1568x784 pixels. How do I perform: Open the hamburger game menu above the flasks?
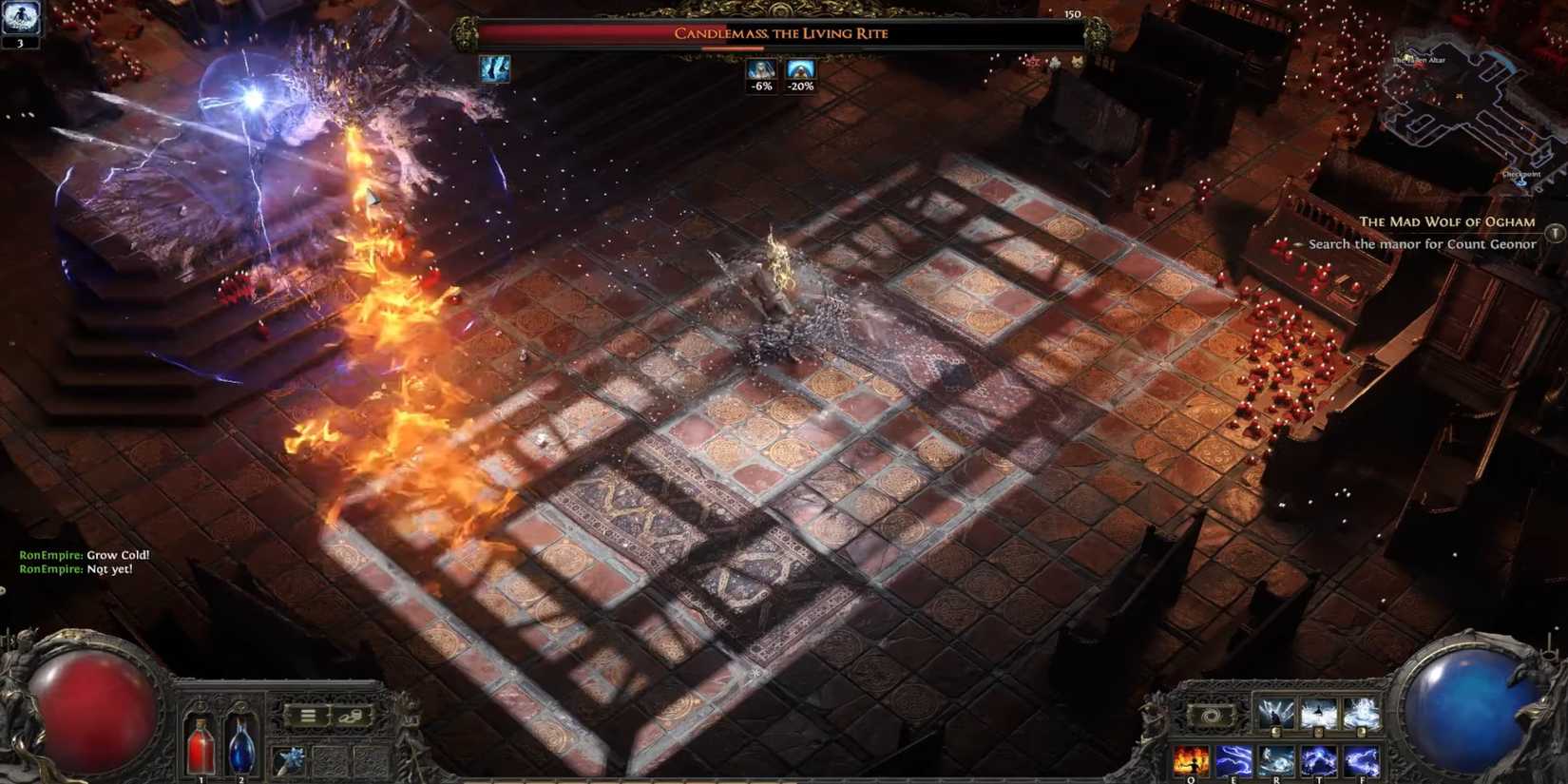click(308, 715)
